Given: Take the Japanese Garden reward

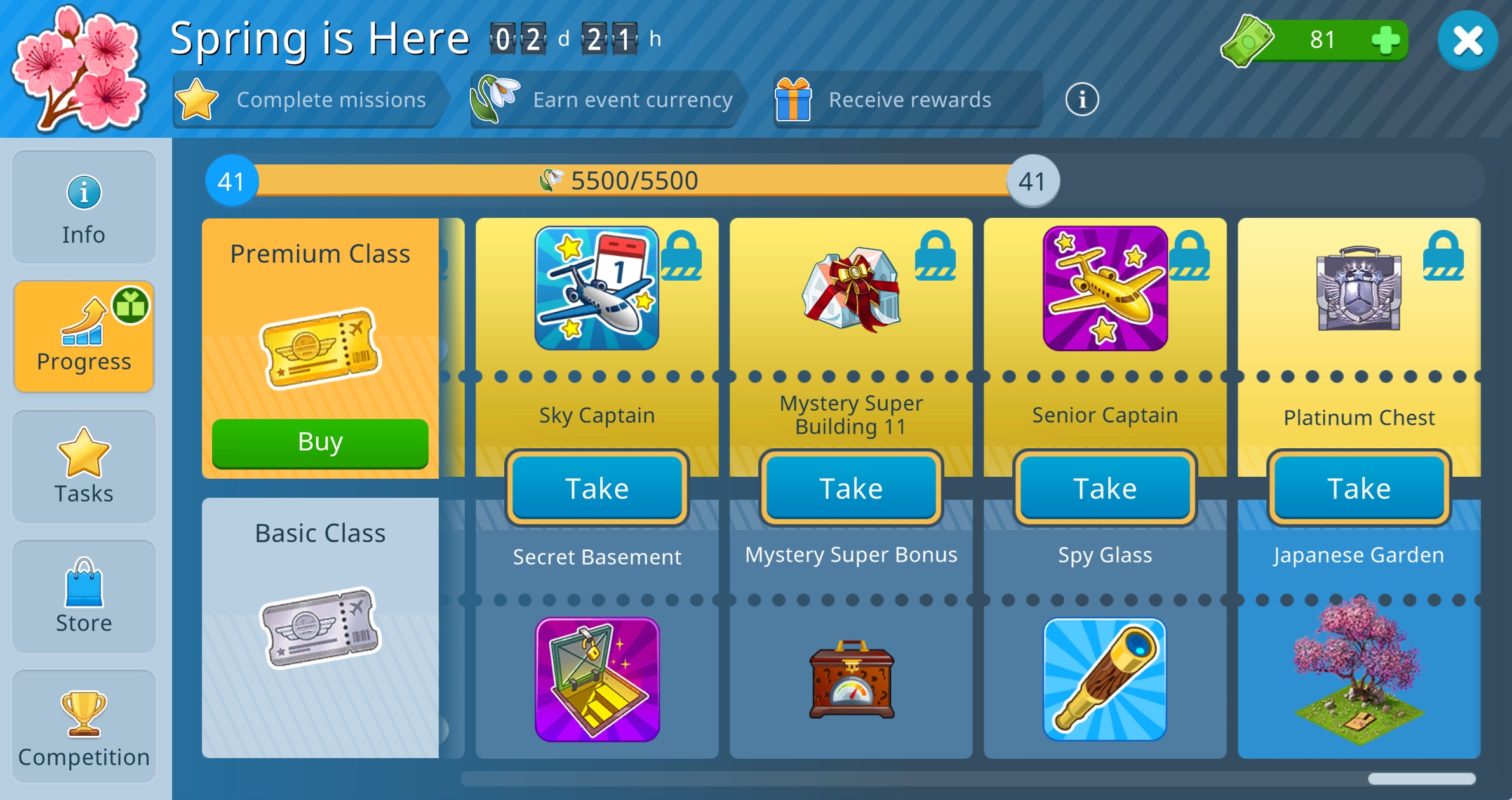Looking at the screenshot, I should [1359, 488].
